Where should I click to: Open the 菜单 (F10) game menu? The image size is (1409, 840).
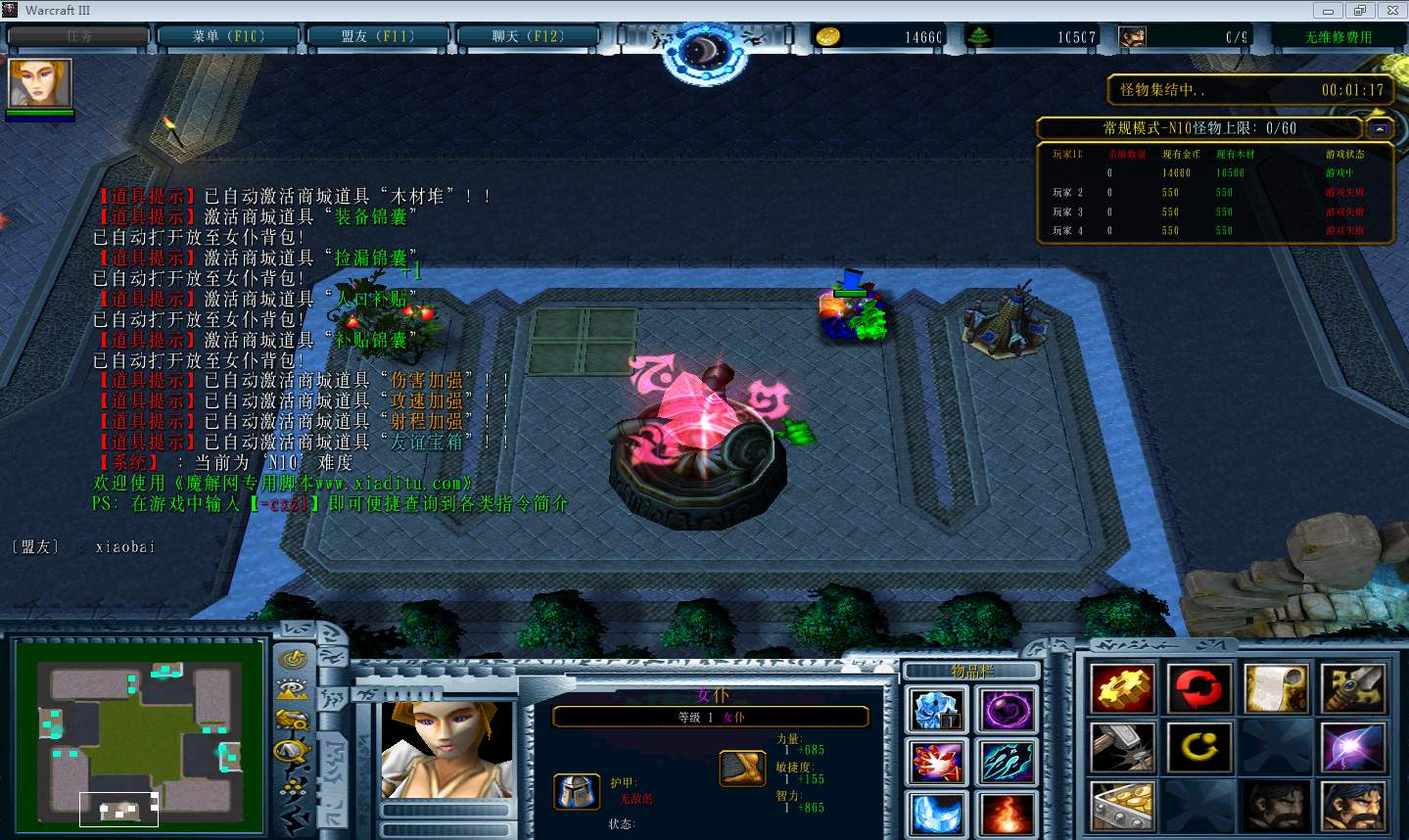click(228, 37)
